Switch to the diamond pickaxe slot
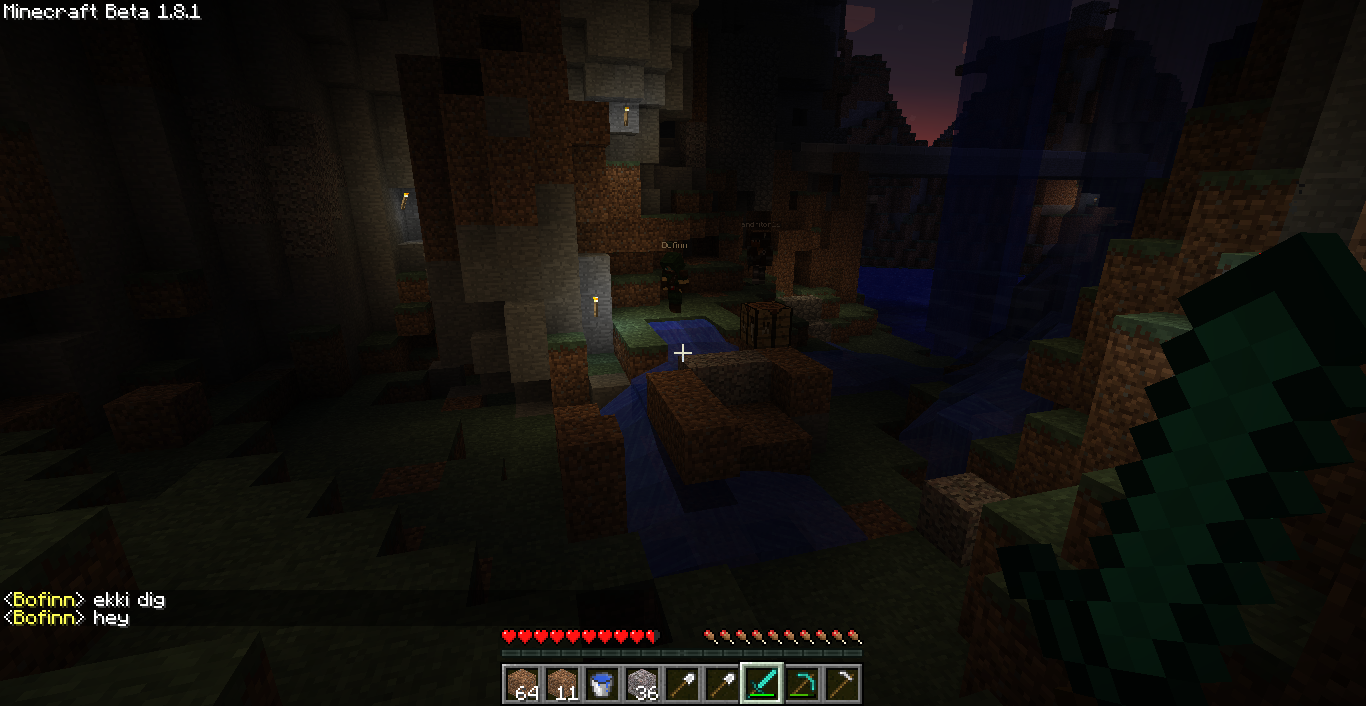This screenshot has width=1366, height=706. [x=802, y=684]
